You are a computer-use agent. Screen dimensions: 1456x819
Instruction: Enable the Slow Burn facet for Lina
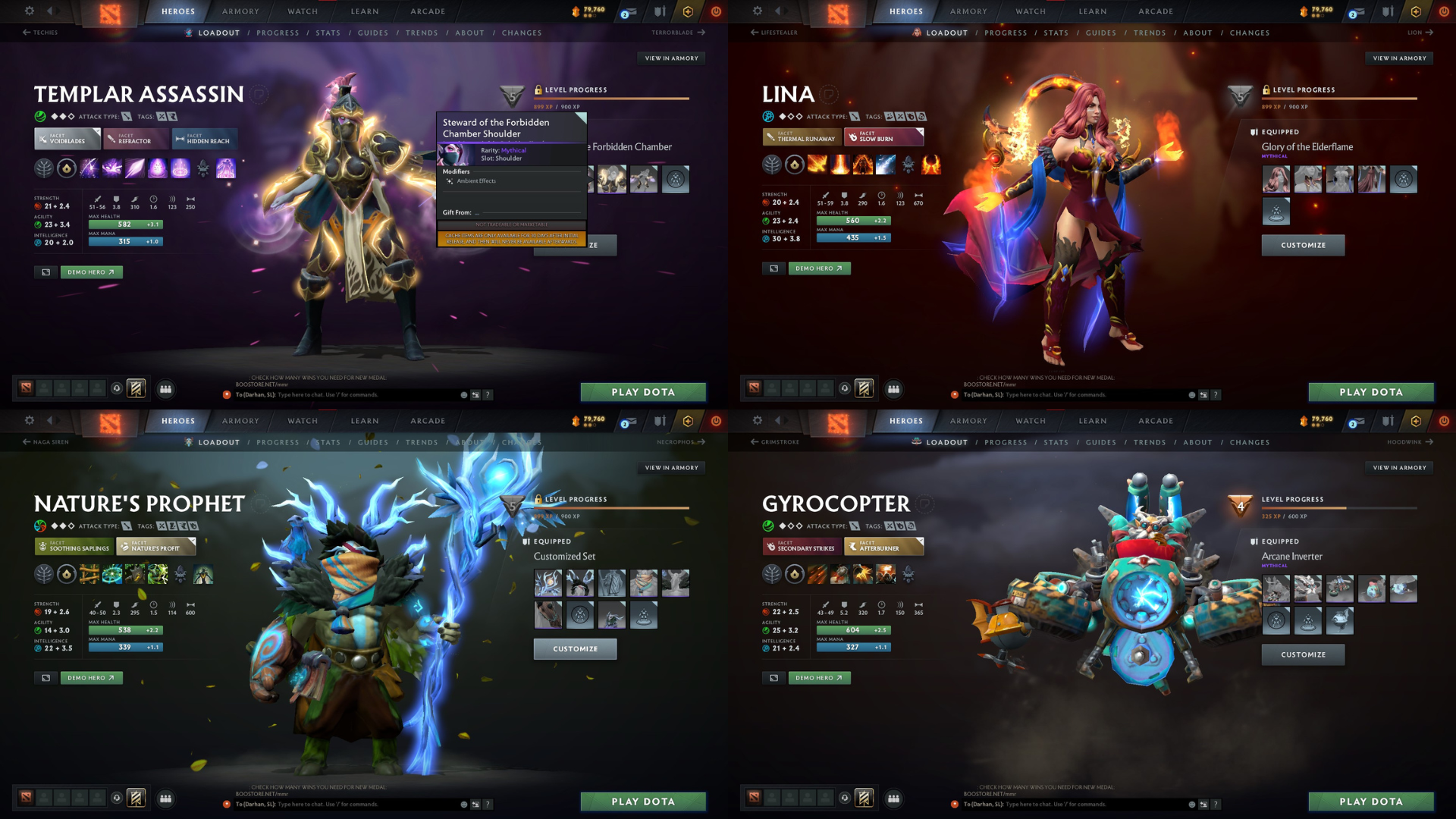point(884,137)
